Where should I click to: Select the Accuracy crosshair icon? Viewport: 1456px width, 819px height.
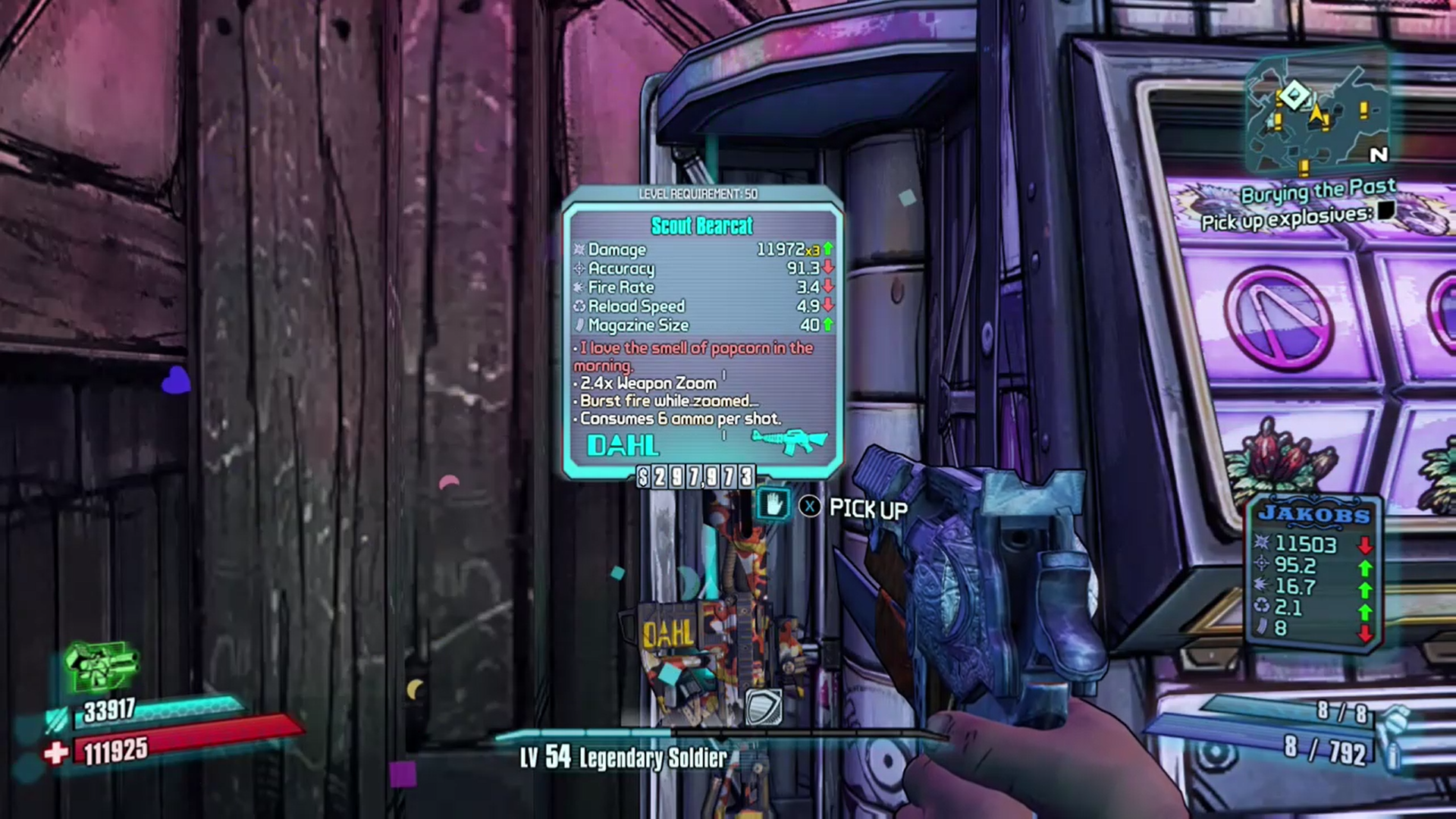click(578, 268)
